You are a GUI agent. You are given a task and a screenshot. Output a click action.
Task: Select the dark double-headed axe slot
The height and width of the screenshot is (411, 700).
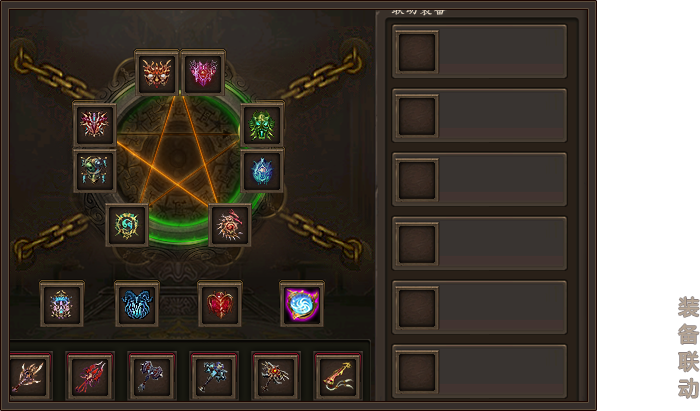[152, 376]
